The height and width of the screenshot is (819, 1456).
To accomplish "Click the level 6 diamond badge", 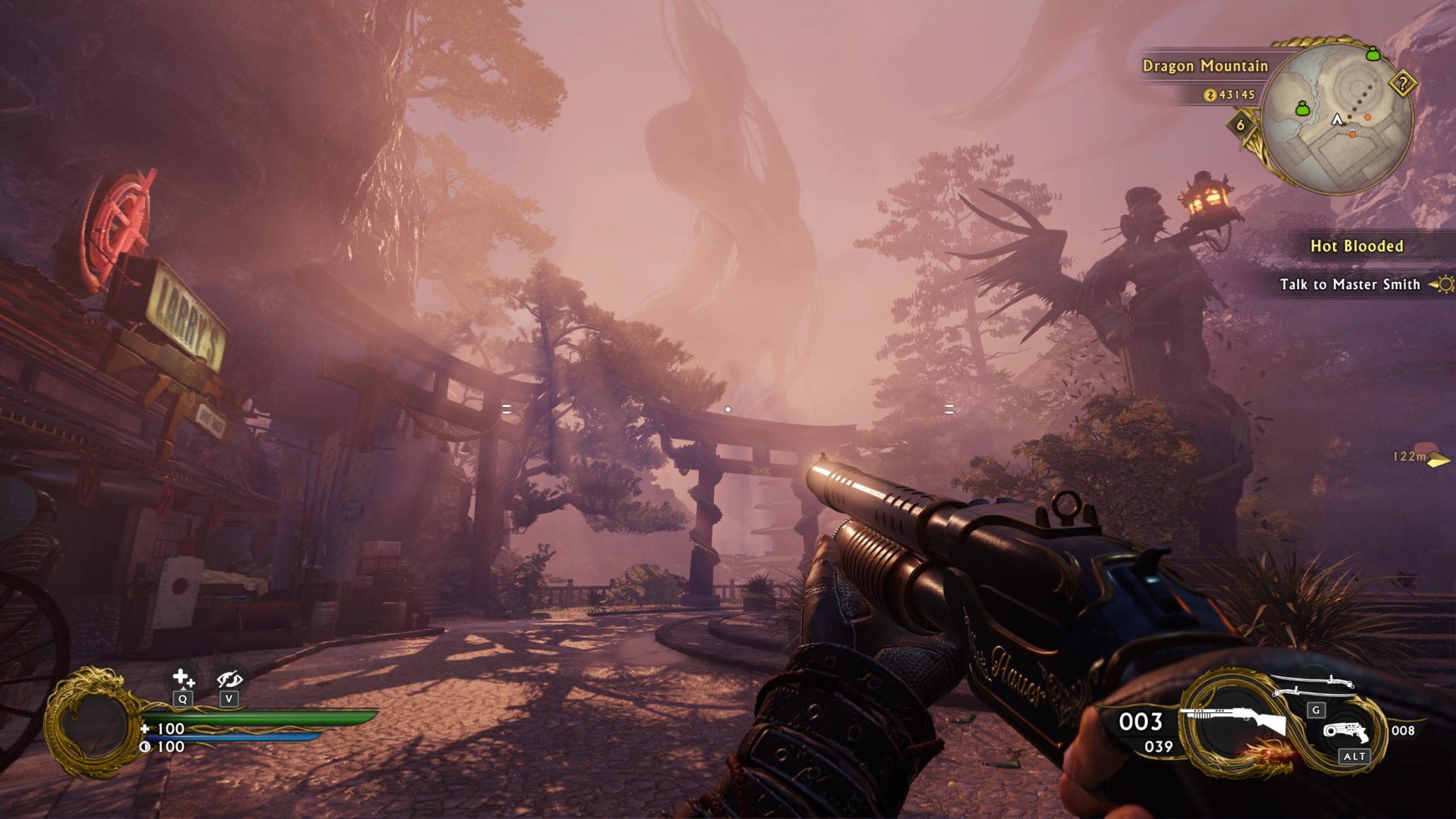I will tap(1240, 125).
